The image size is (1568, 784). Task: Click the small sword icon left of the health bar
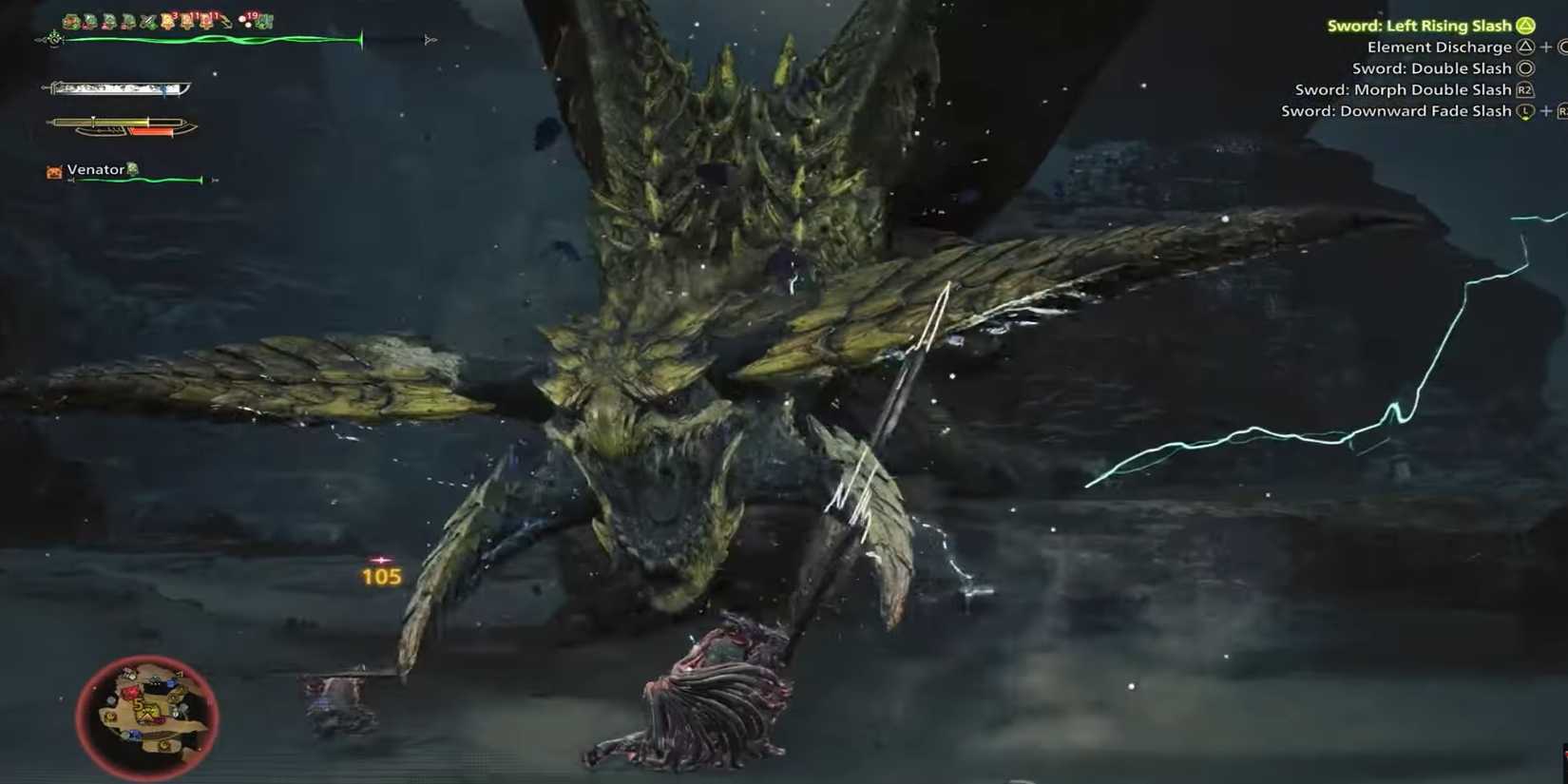pyautogui.click(x=52, y=40)
